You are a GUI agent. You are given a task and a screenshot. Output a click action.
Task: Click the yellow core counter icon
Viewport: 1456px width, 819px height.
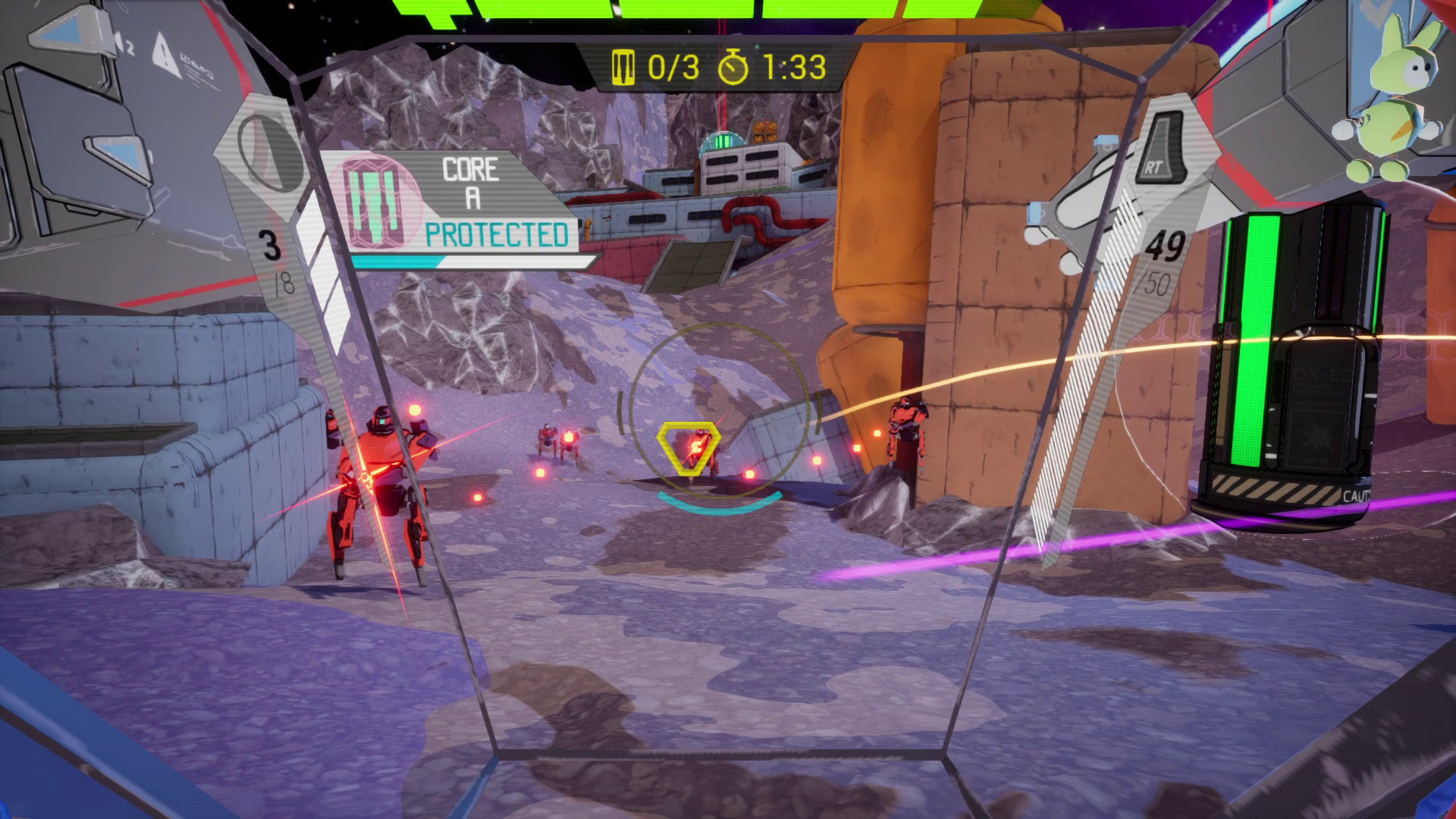coord(623,67)
